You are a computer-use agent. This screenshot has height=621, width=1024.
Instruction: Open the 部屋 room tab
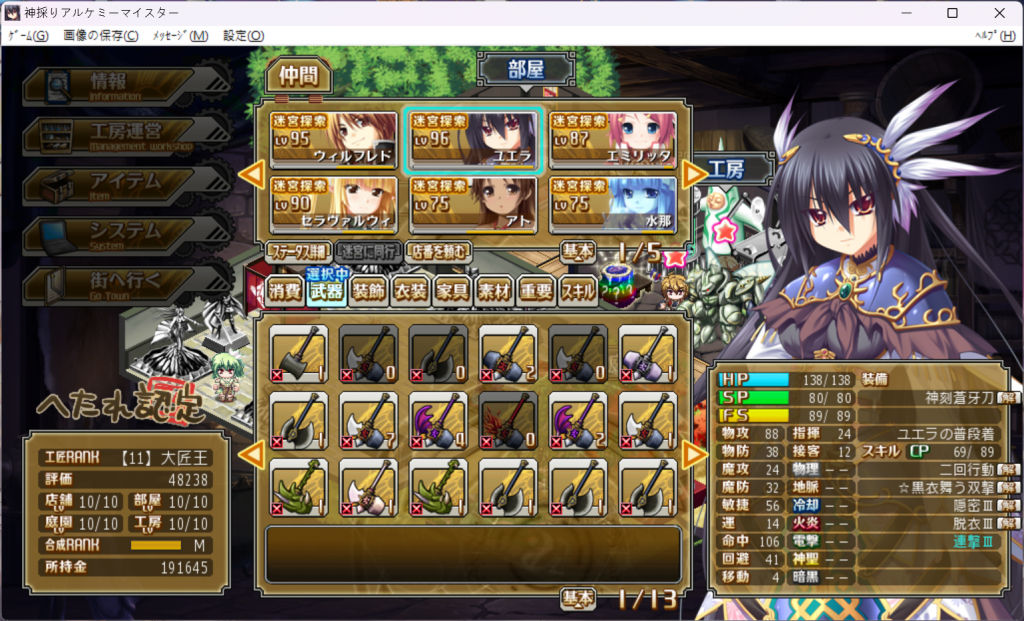click(x=526, y=70)
